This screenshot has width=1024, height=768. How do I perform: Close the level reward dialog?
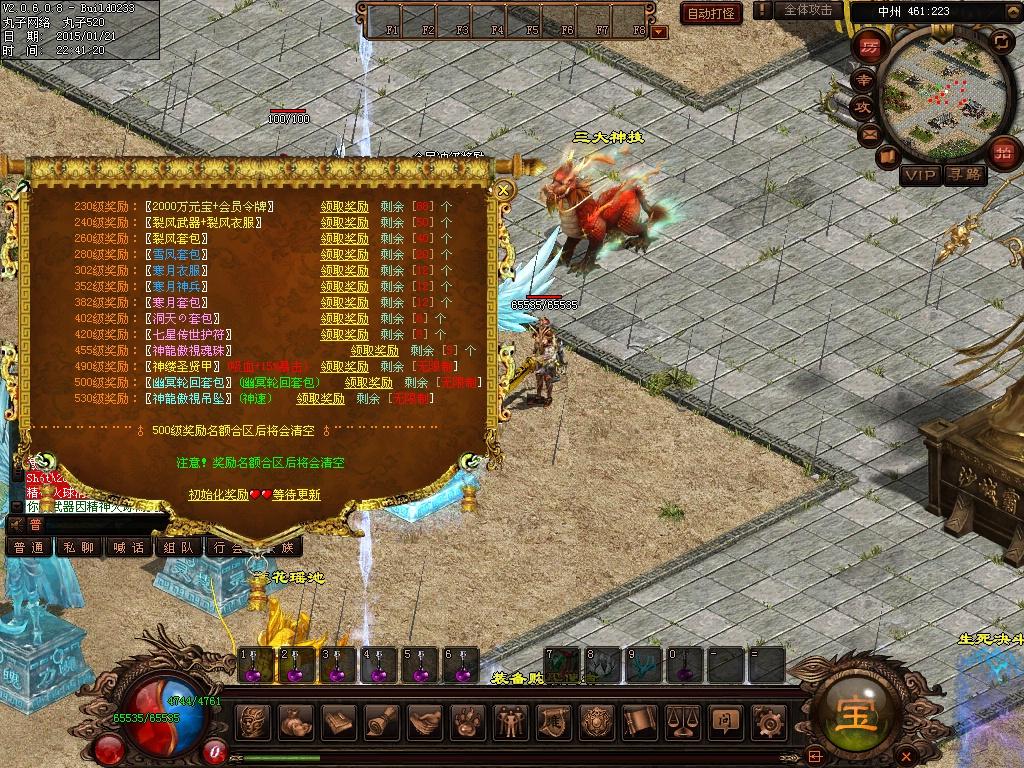pyautogui.click(x=504, y=189)
